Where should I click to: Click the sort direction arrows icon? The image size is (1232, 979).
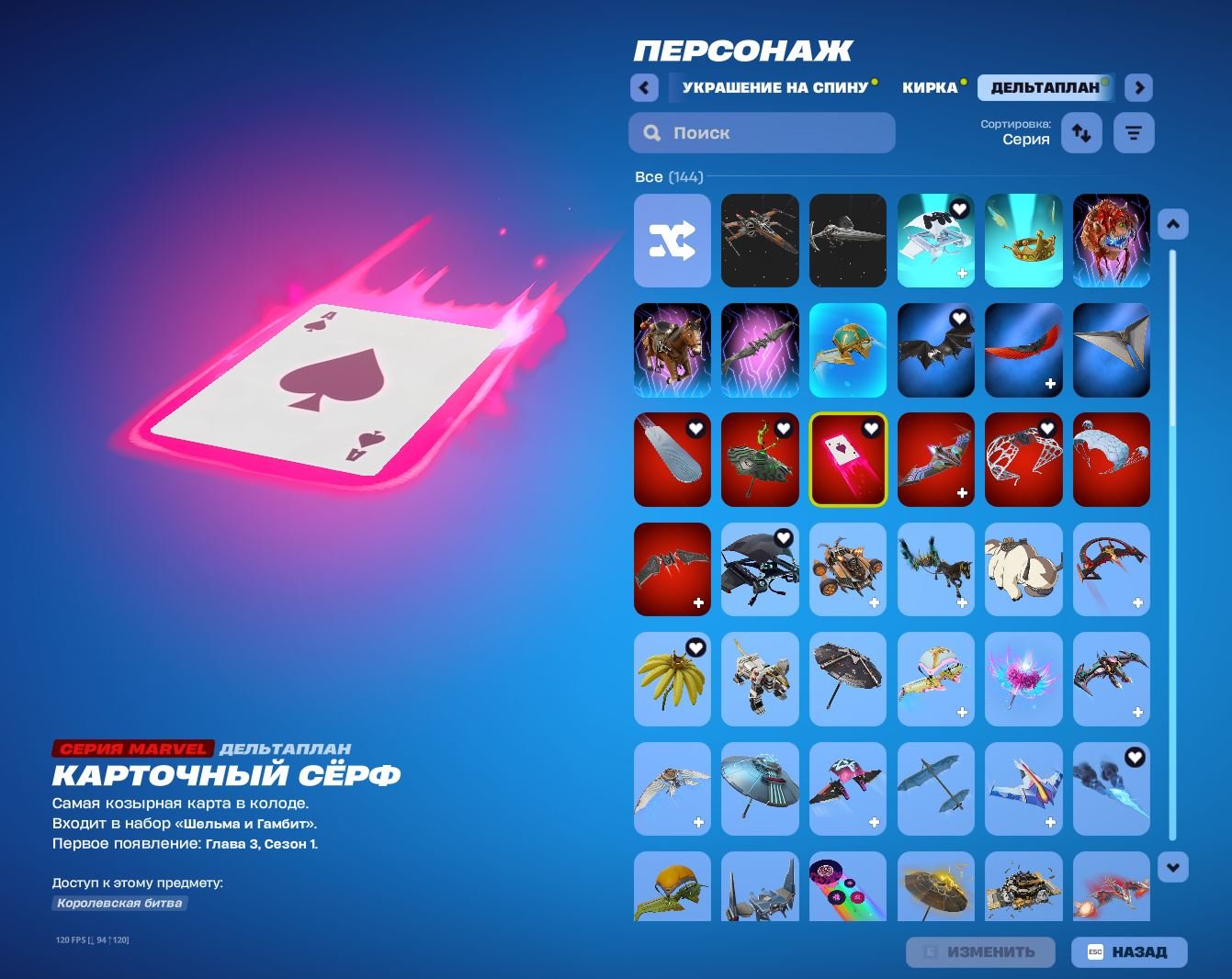pos(1081,132)
